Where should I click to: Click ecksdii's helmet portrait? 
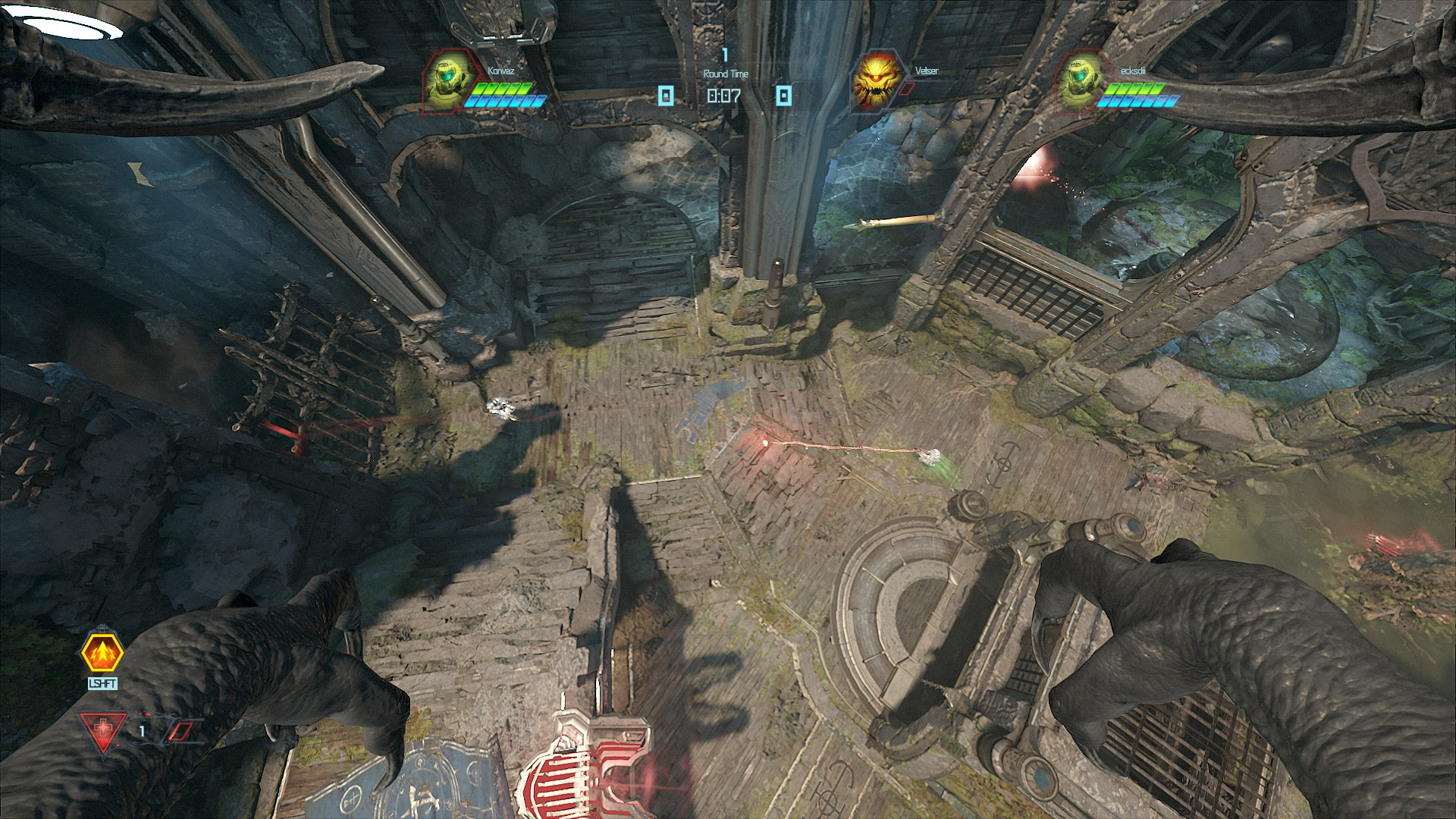[x=1080, y=83]
